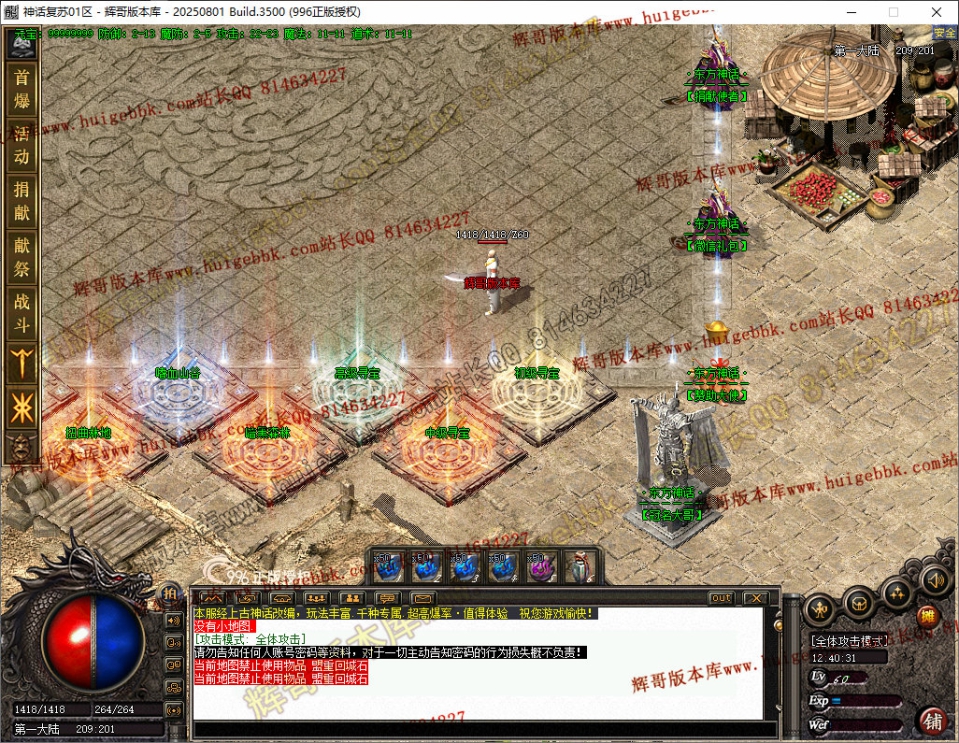This screenshot has width=959, height=743.
Task: Open the 首爆 (first drop) menu
Action: 21,88
